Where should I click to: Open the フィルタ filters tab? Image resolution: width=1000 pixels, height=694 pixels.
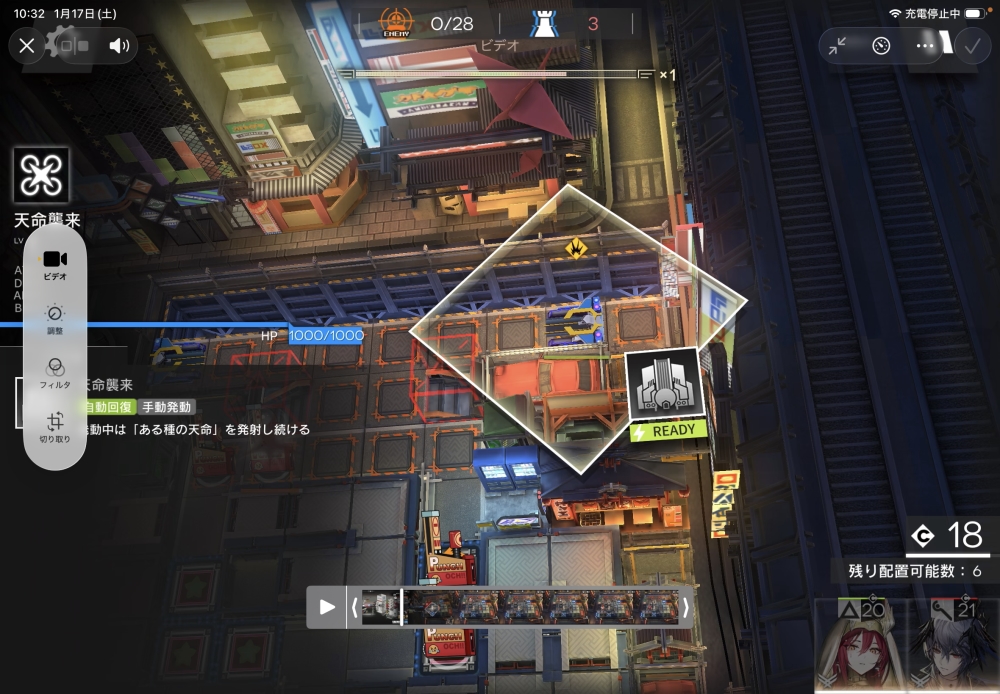tap(55, 372)
